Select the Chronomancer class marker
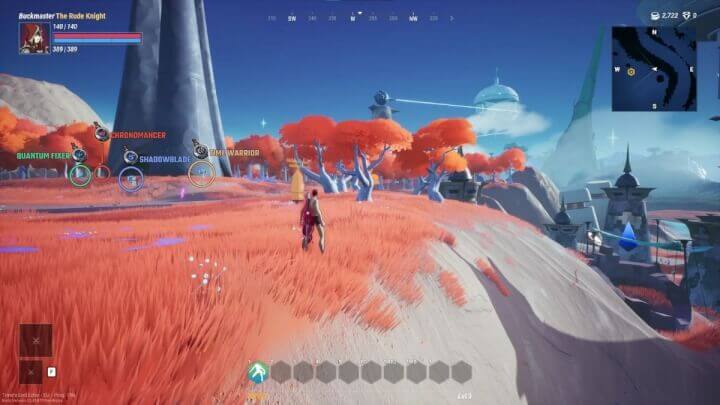 point(101,134)
